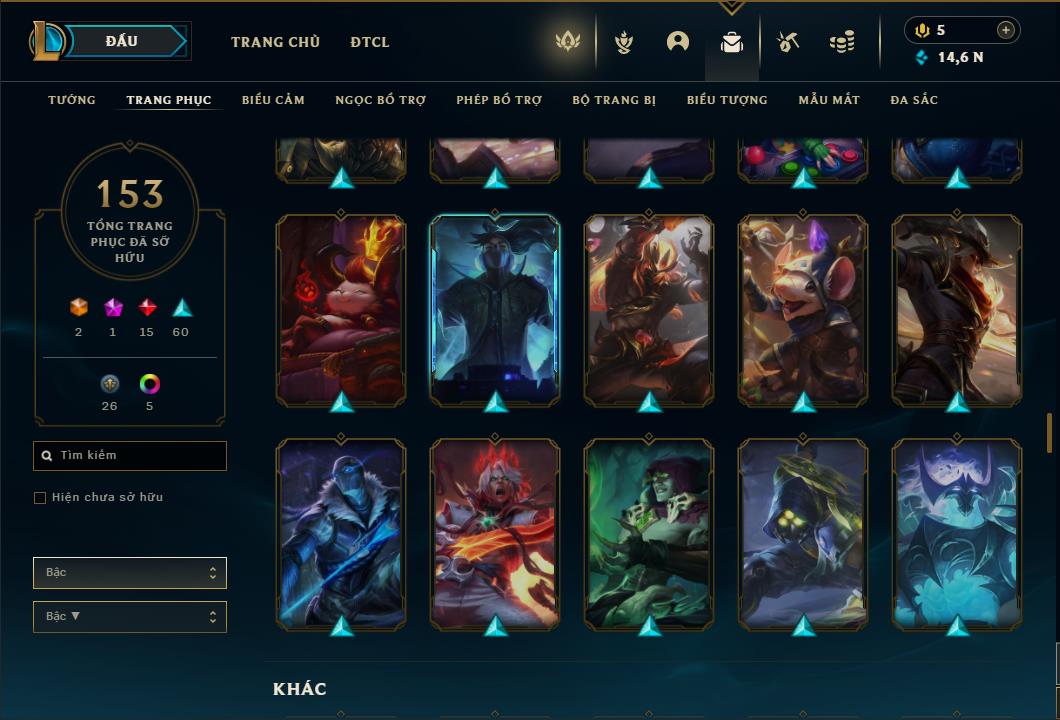Select the mouse with purple gem skin card
Screen dimensions: 1060x720
coord(803,308)
